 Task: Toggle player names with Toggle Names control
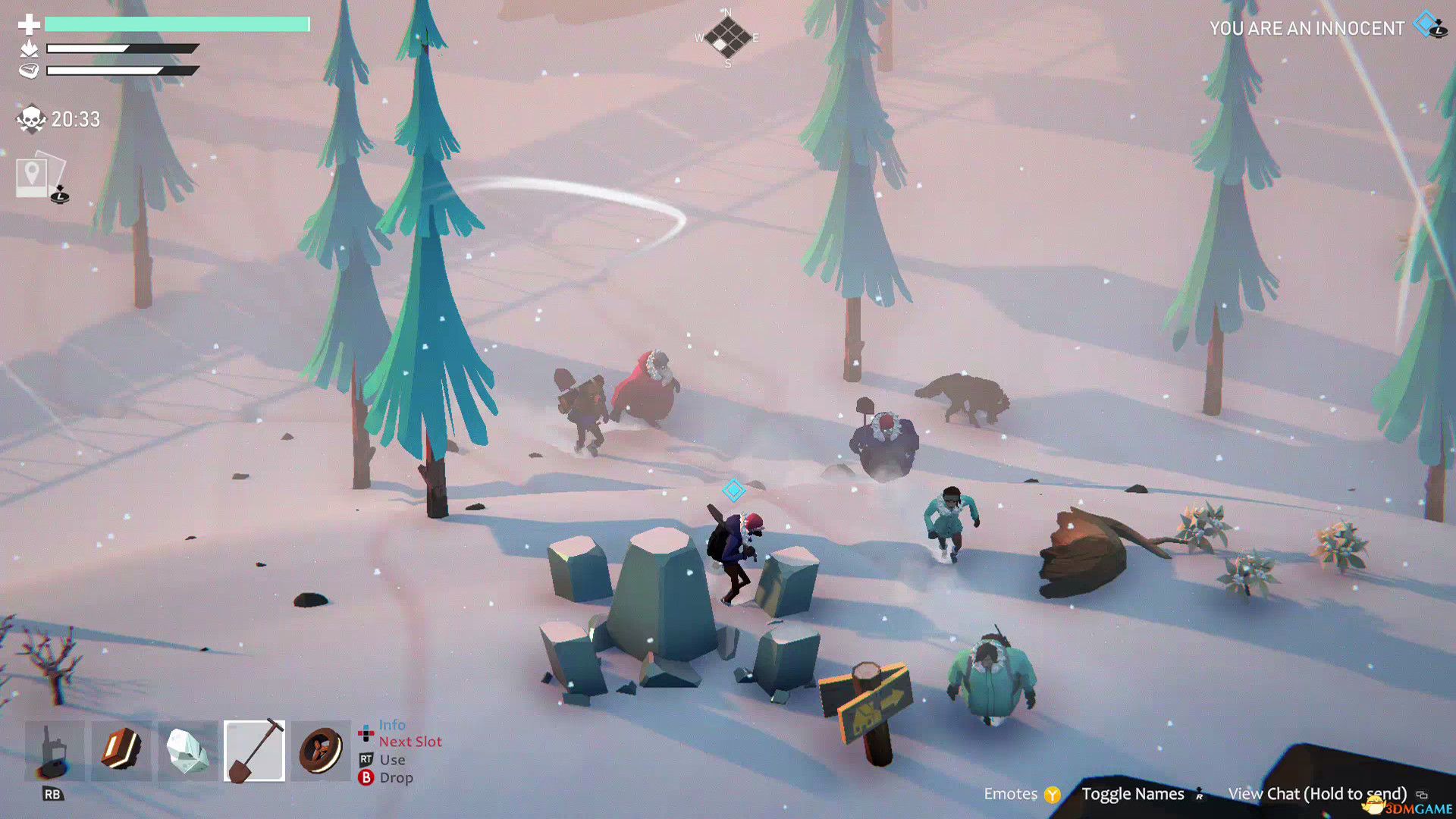1132,794
